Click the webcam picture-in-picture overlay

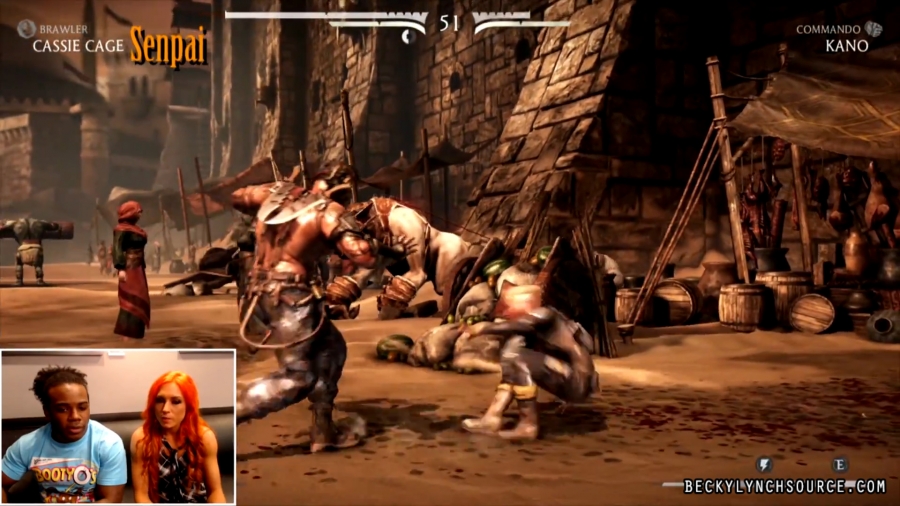click(x=118, y=427)
